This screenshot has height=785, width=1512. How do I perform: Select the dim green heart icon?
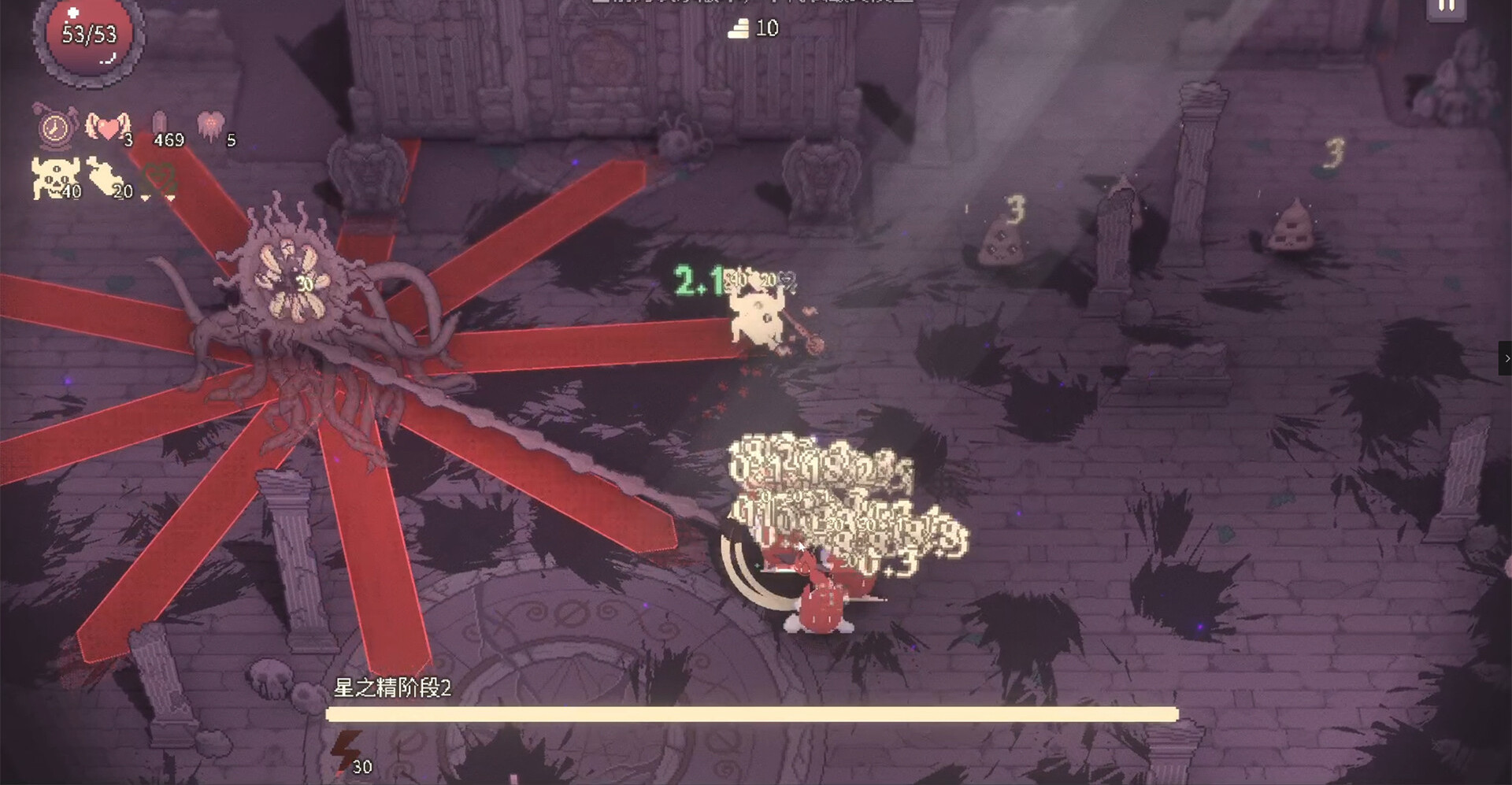pyautogui.click(x=161, y=180)
